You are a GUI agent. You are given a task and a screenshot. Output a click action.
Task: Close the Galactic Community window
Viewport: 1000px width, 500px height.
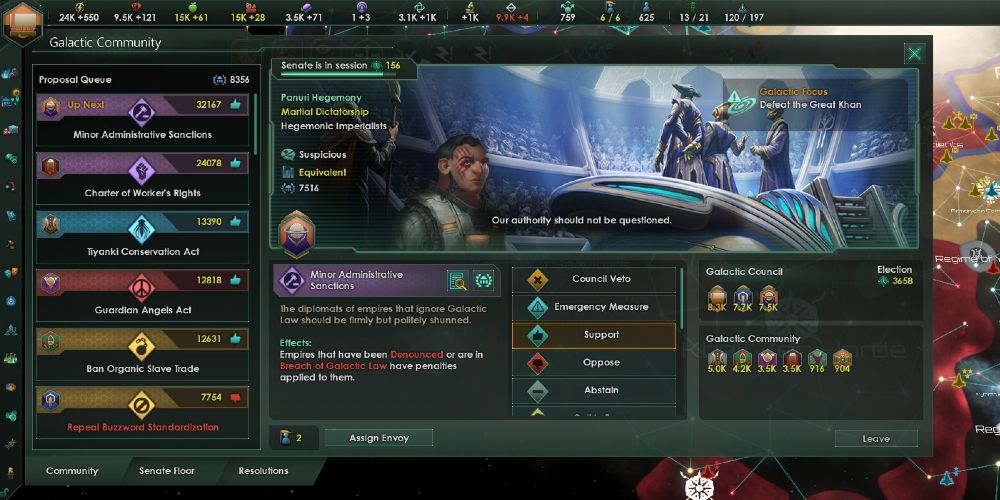pyautogui.click(x=914, y=54)
